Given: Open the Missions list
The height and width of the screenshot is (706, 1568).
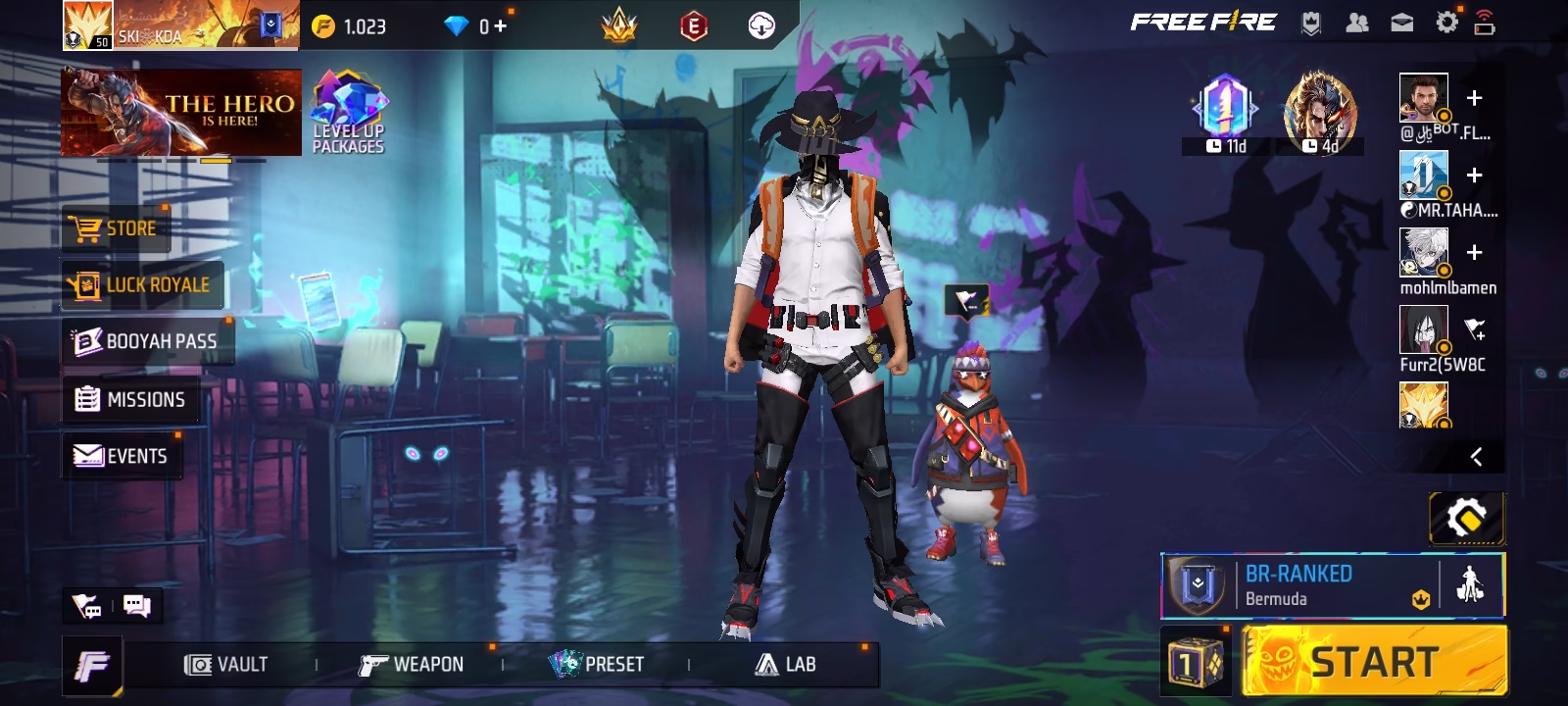Looking at the screenshot, I should click(130, 399).
